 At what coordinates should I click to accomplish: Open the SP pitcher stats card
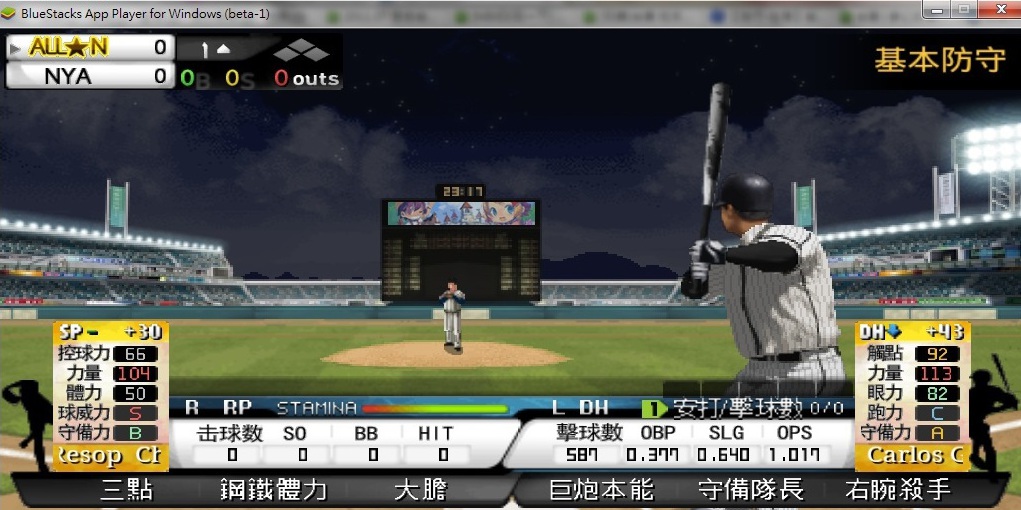point(111,396)
